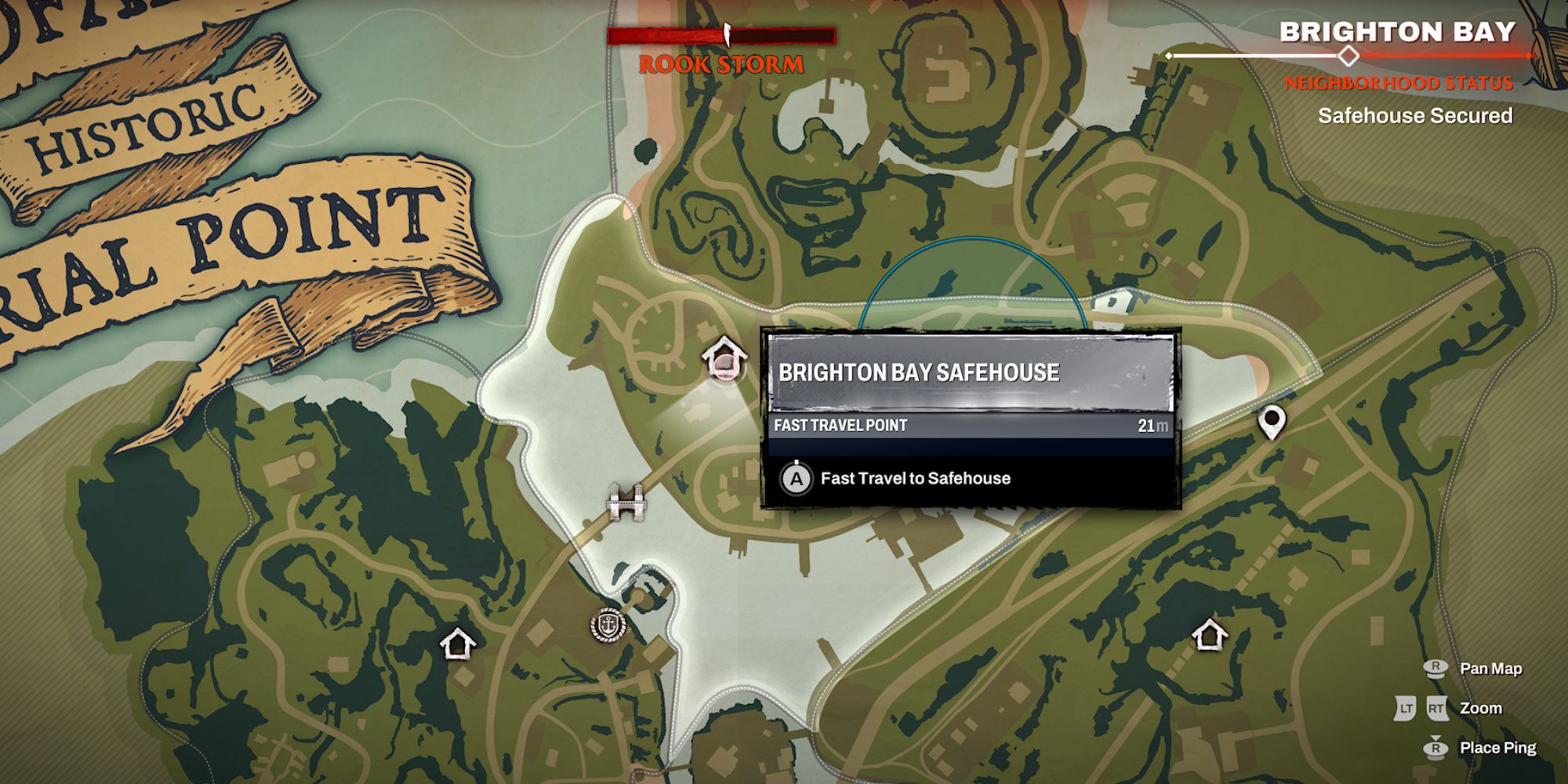1568x784 pixels.
Task: Click the stone bridge map marker
Action: [627, 501]
